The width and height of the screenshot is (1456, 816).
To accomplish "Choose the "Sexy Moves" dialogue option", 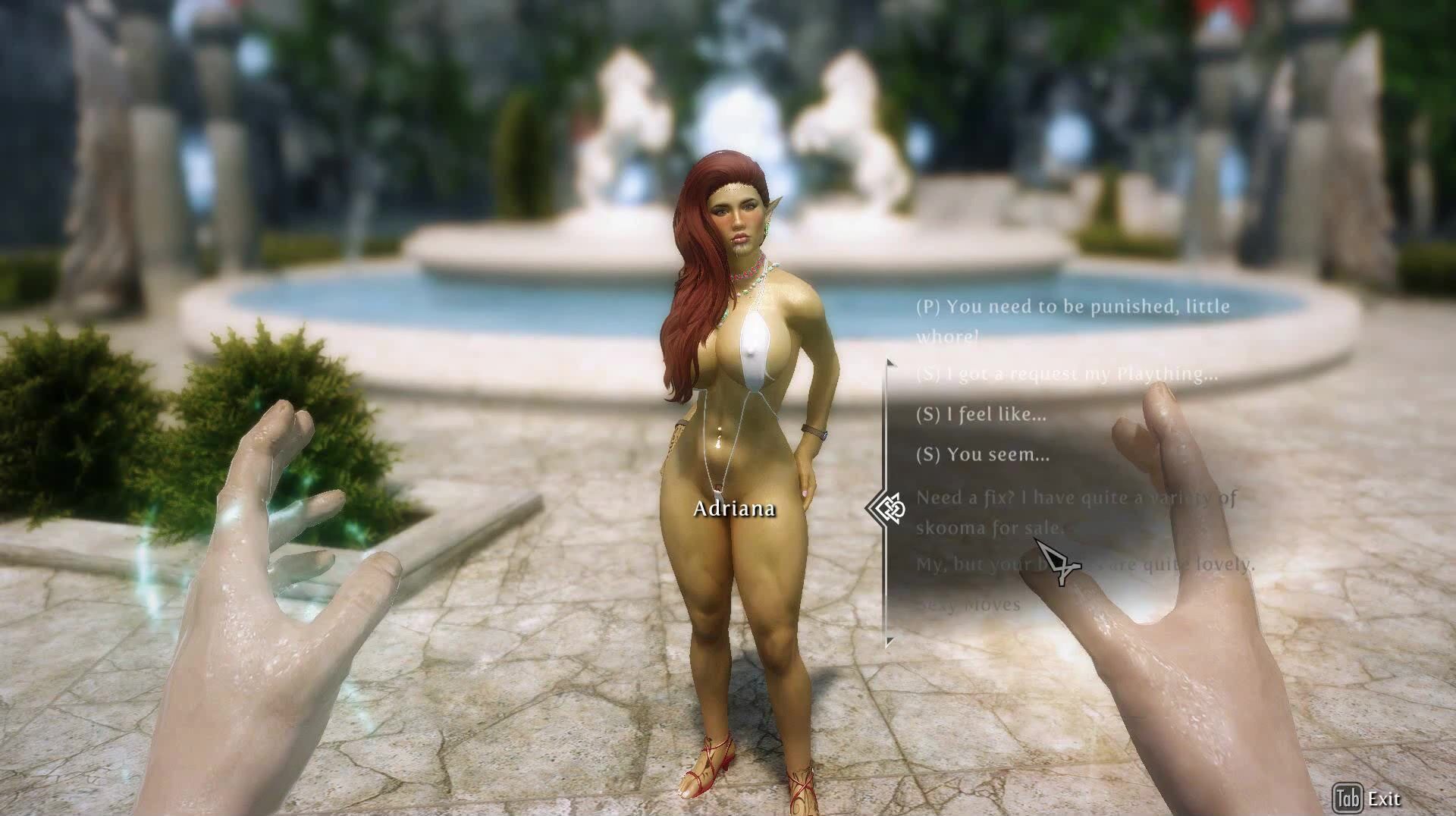I will [x=968, y=604].
